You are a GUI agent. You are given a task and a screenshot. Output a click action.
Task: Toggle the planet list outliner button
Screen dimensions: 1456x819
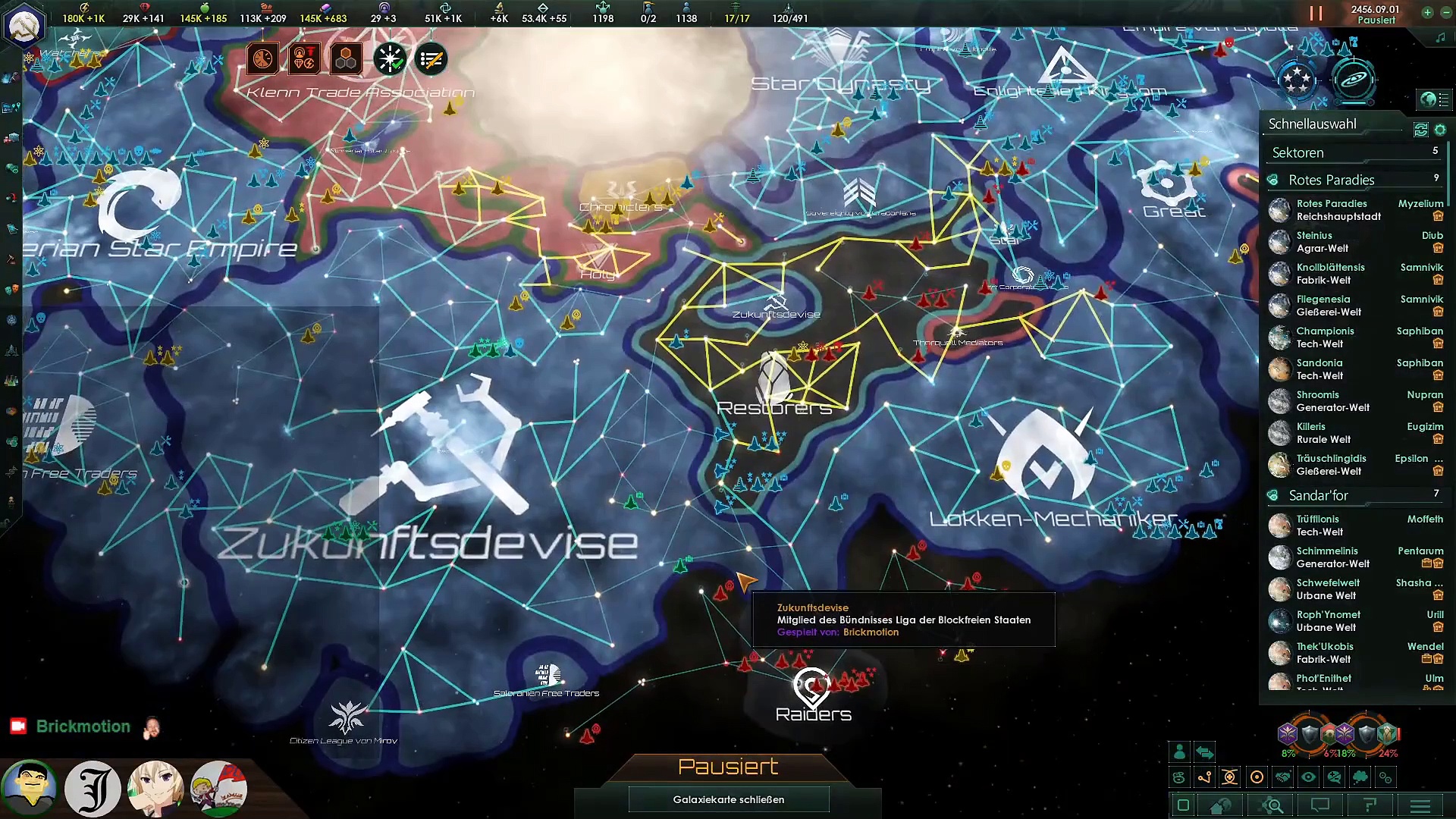[x=1435, y=99]
